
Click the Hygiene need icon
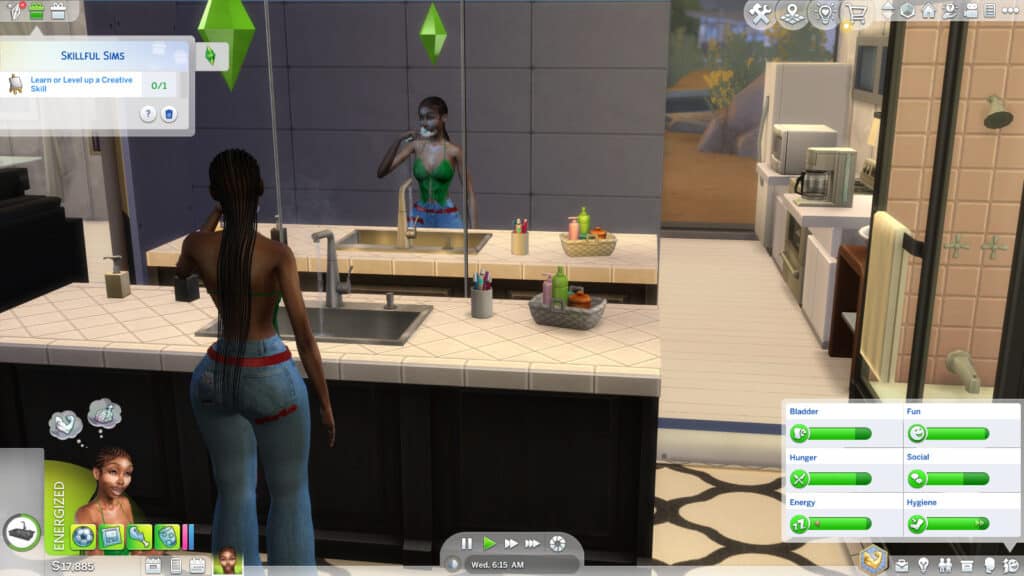917,523
